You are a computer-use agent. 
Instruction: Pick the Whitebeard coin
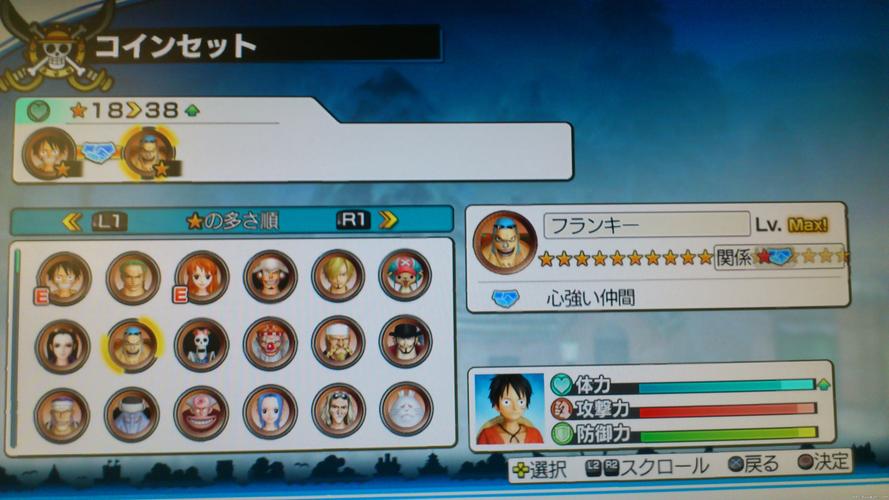pyautogui.click(x=338, y=343)
